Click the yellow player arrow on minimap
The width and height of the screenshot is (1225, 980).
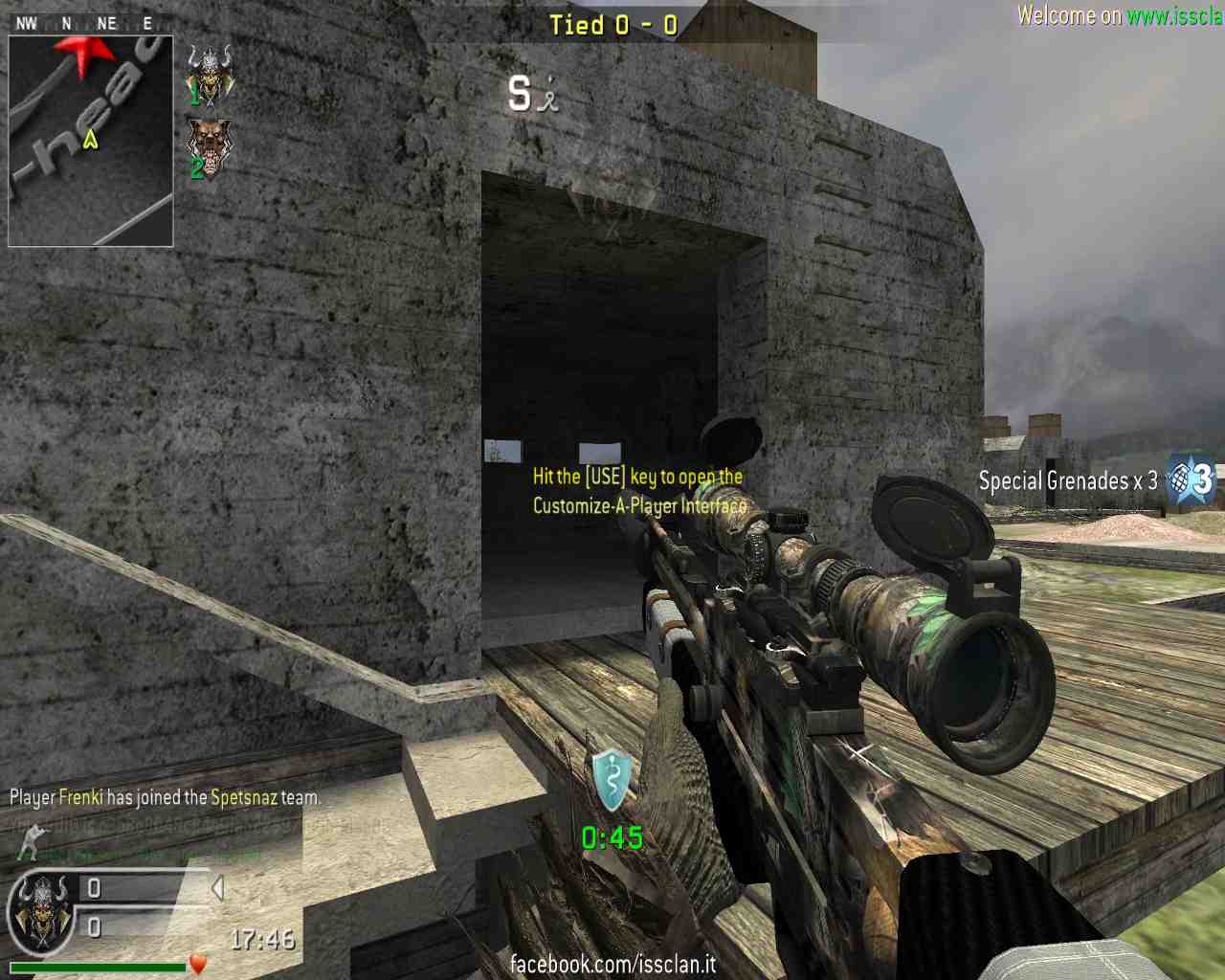coord(91,140)
